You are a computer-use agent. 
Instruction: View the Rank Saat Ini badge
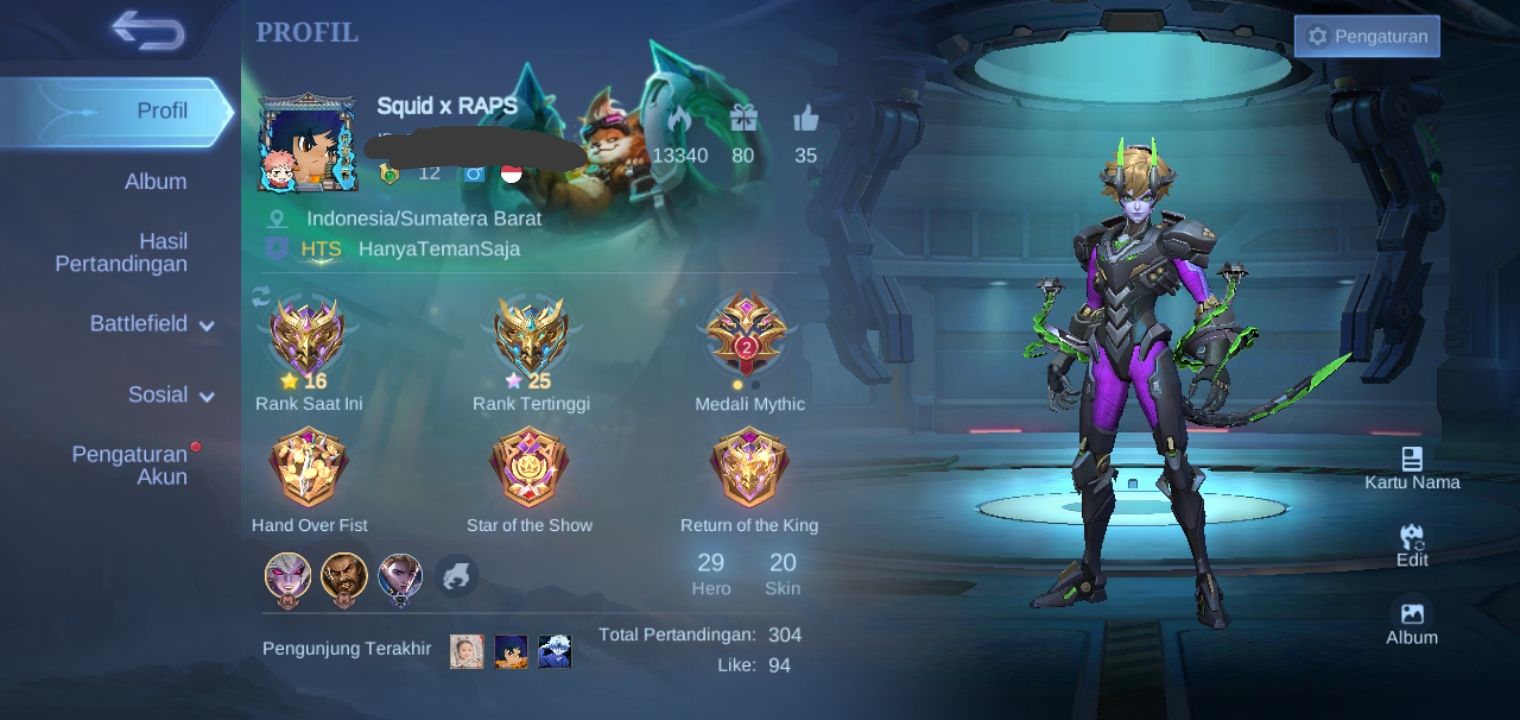click(x=308, y=337)
